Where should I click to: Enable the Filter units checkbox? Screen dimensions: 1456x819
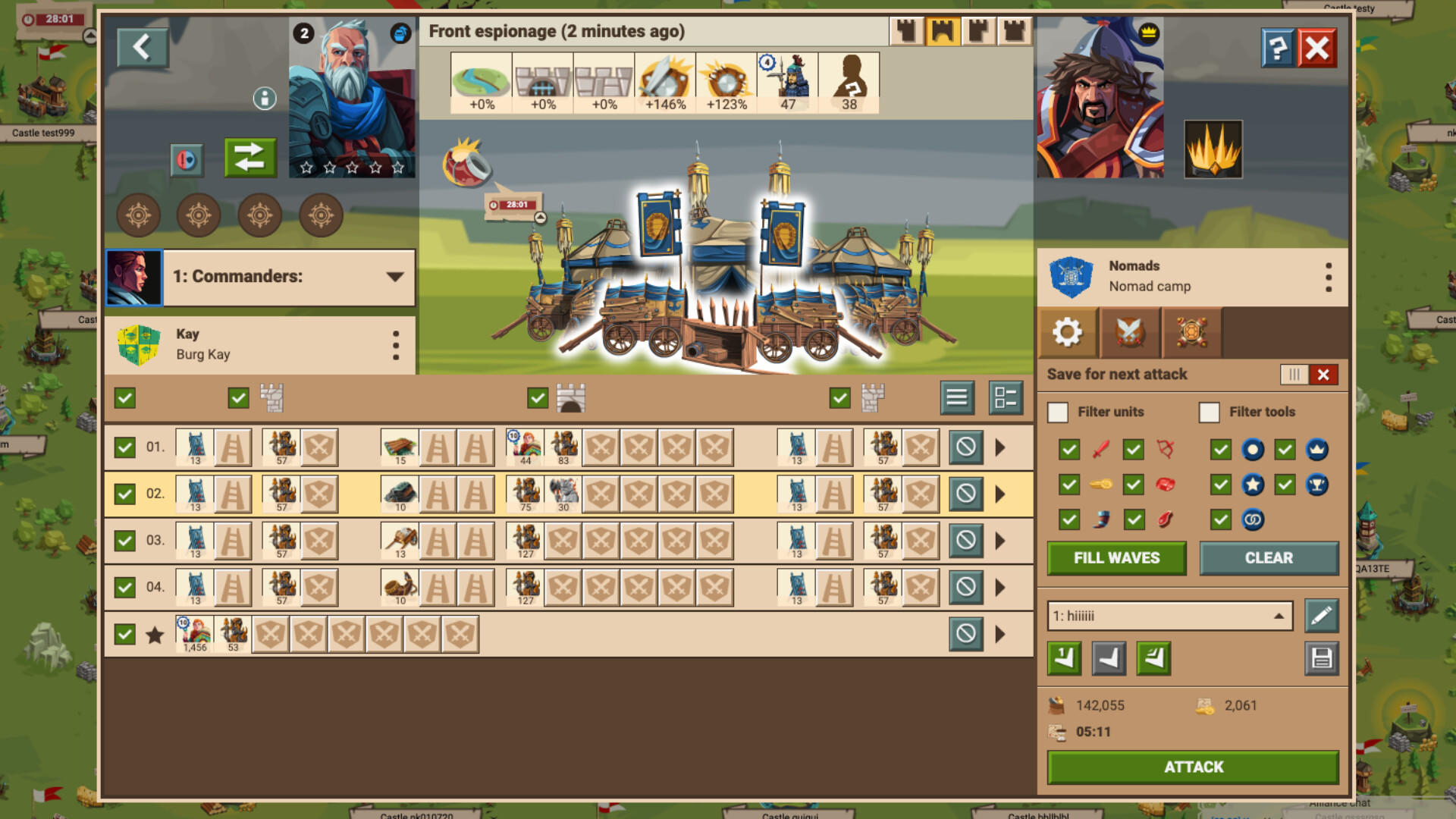1057,412
